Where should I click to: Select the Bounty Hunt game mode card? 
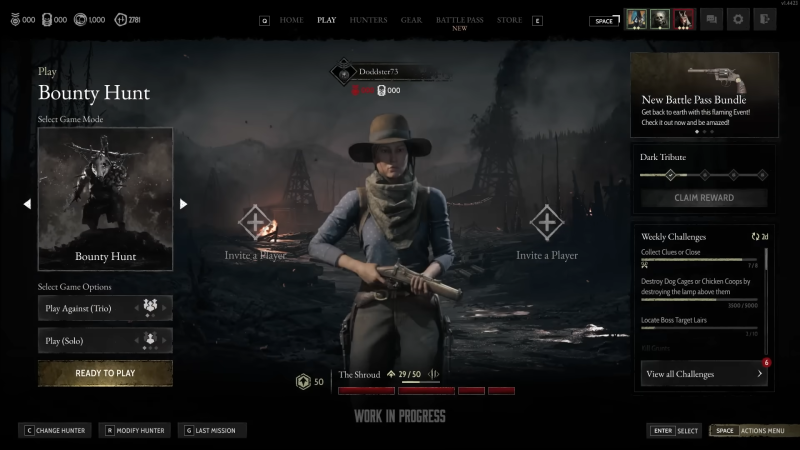click(x=105, y=200)
